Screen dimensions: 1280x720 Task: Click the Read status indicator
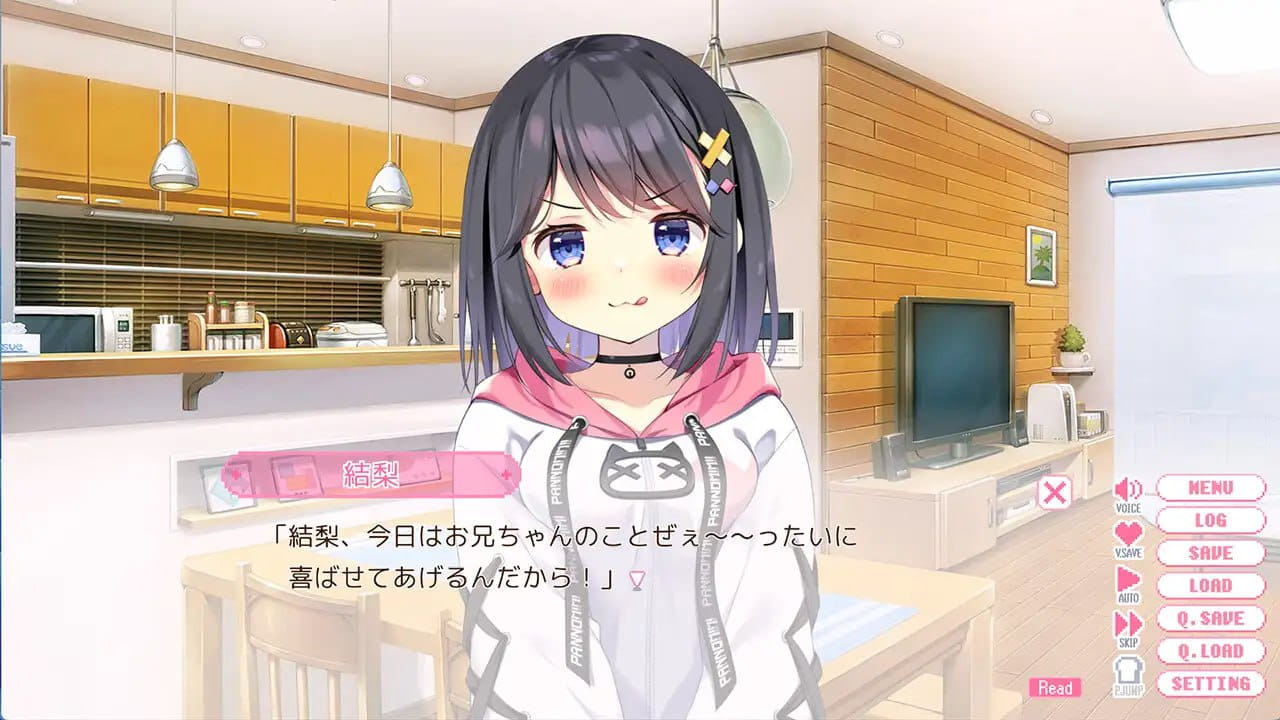(x=1056, y=688)
